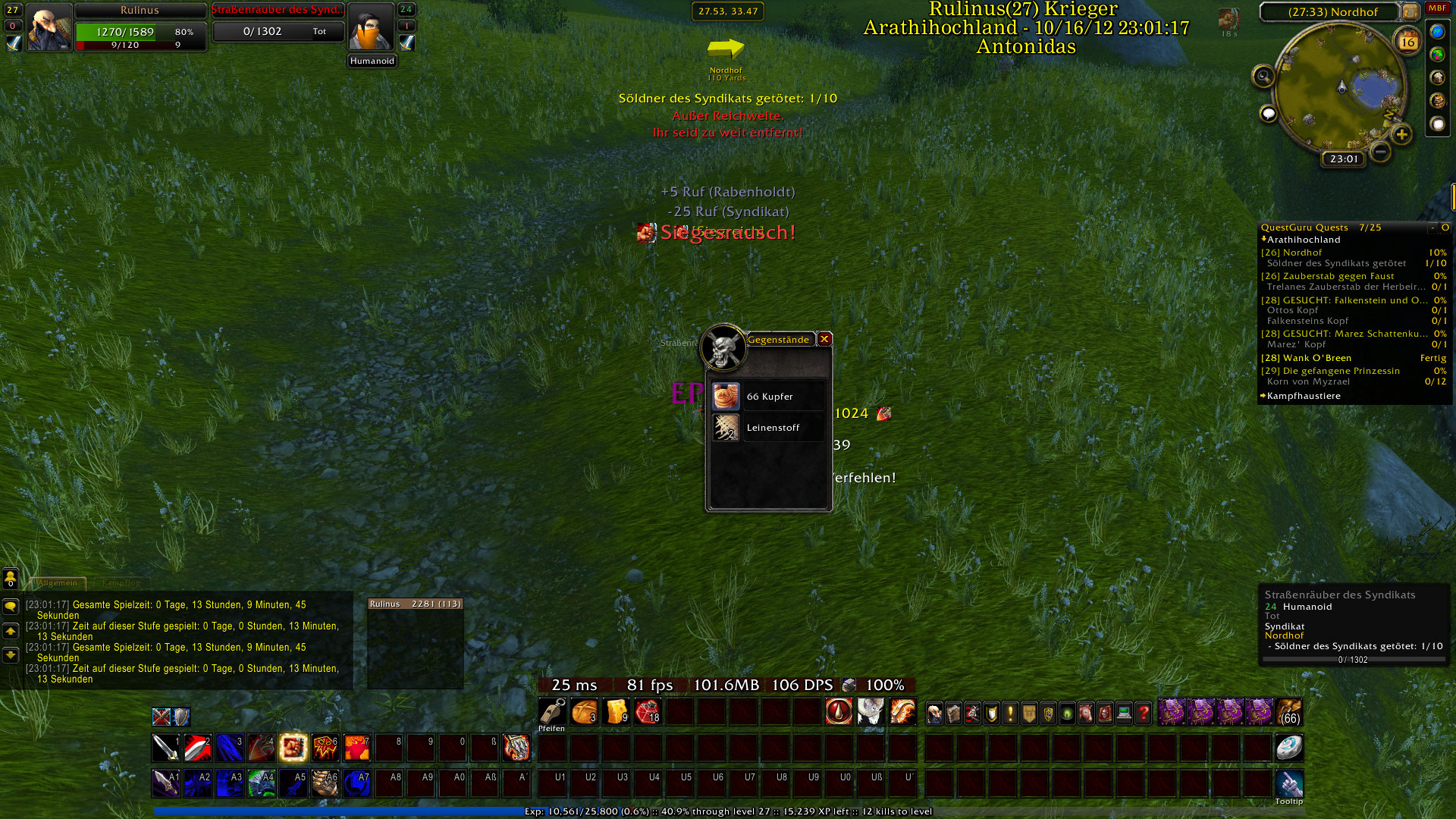Zoom out the minimap with the minus button

[x=1381, y=152]
